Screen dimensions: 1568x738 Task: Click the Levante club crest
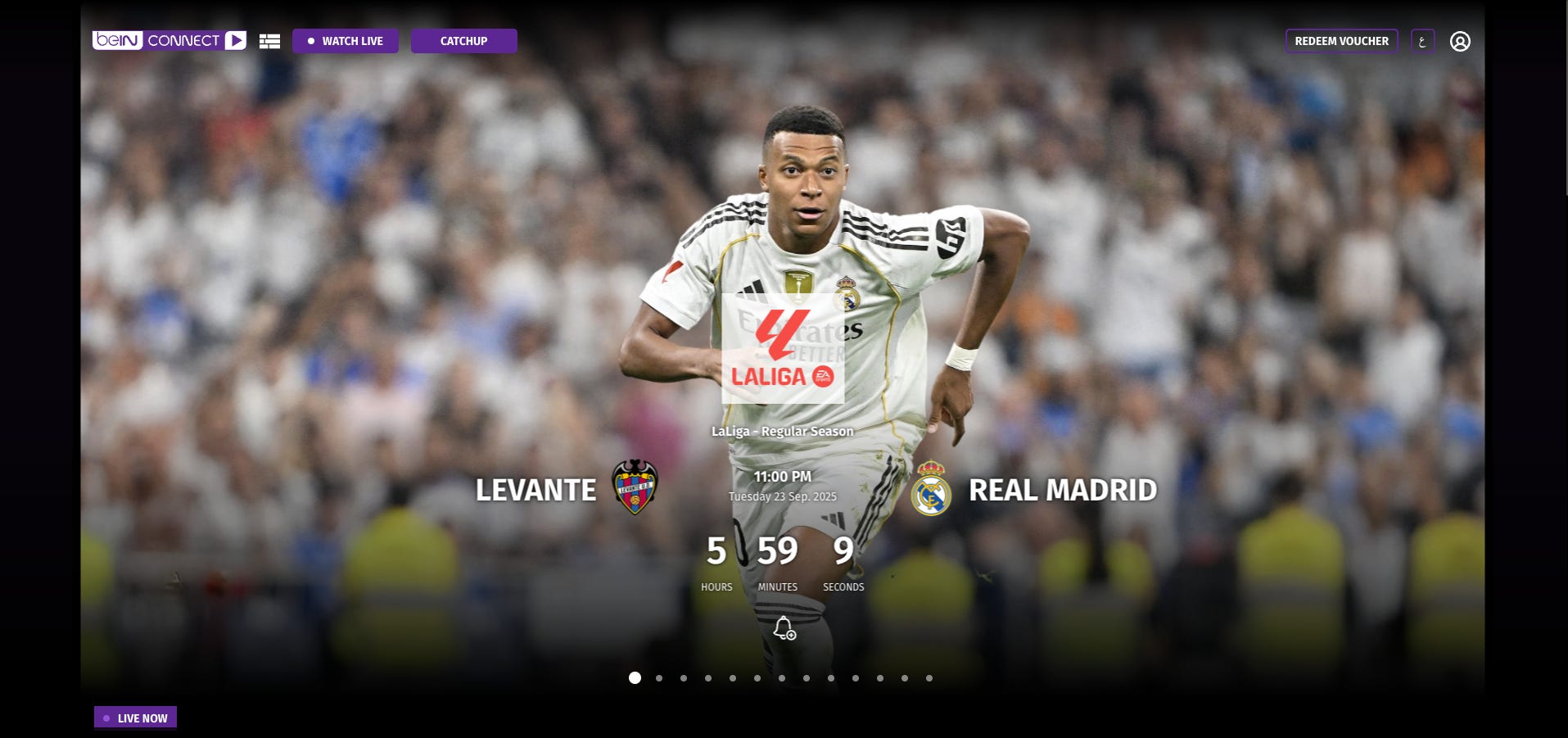[633, 491]
